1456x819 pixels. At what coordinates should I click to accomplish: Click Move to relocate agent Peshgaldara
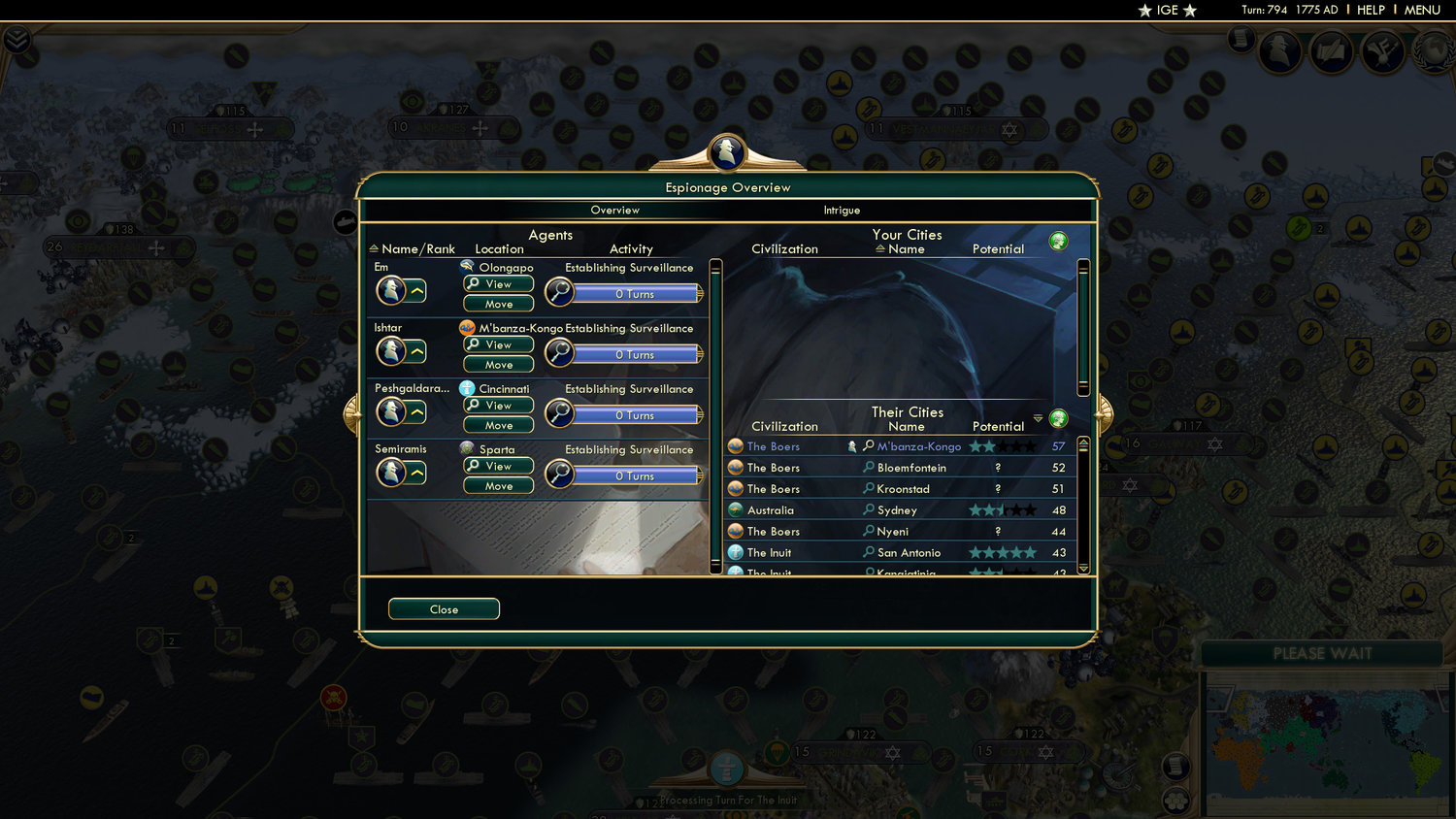[497, 424]
